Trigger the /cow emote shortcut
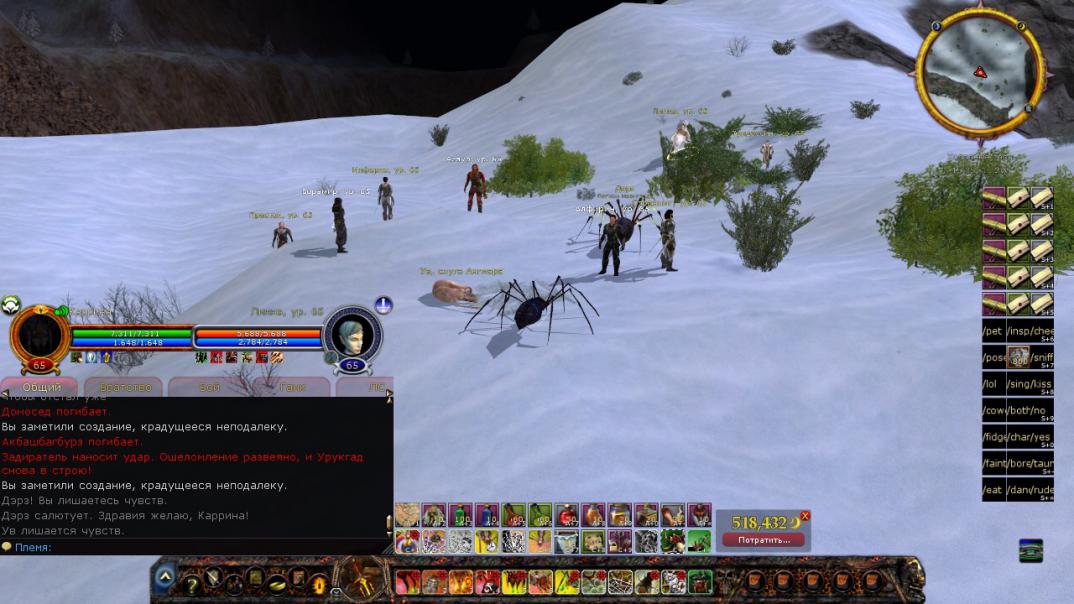 [x=993, y=410]
